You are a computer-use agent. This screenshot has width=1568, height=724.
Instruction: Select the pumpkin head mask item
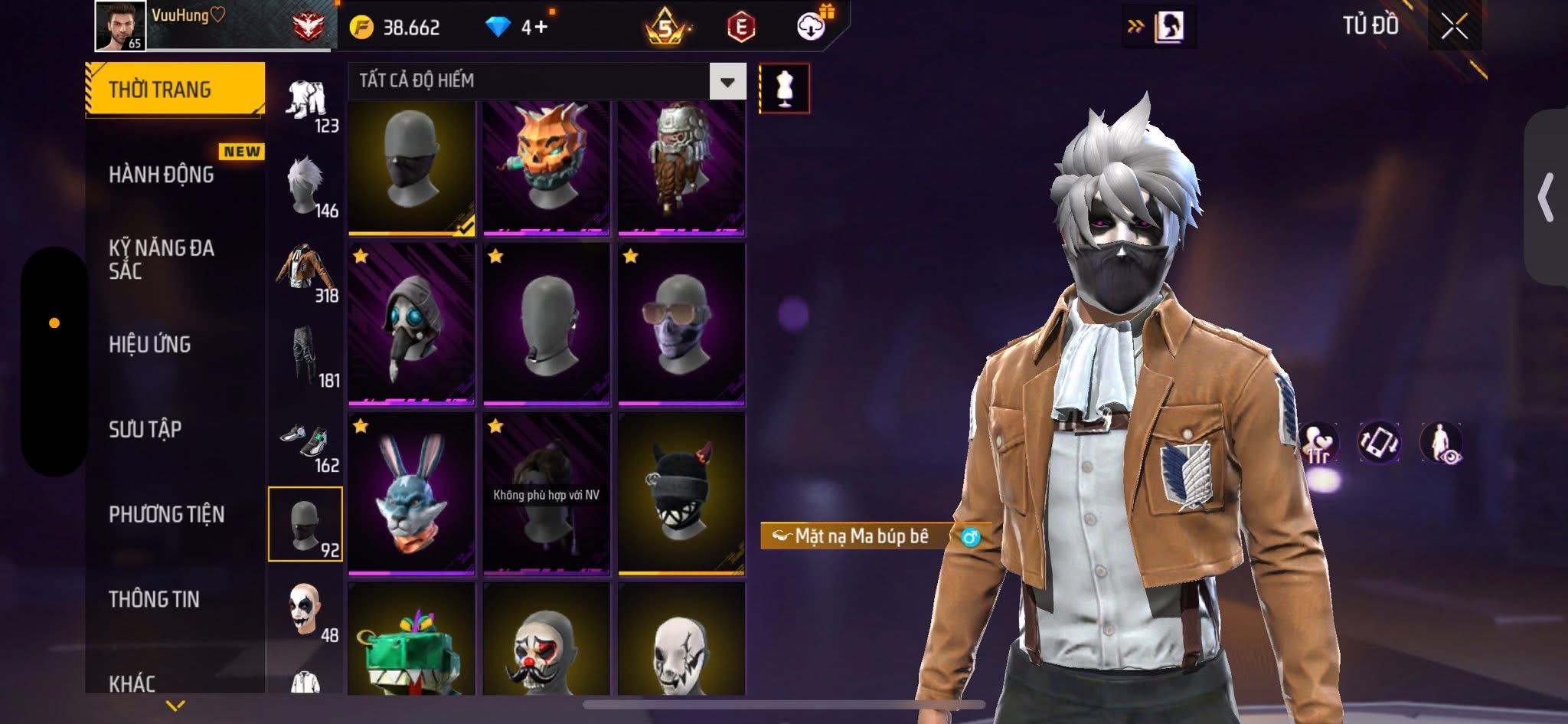click(x=546, y=167)
